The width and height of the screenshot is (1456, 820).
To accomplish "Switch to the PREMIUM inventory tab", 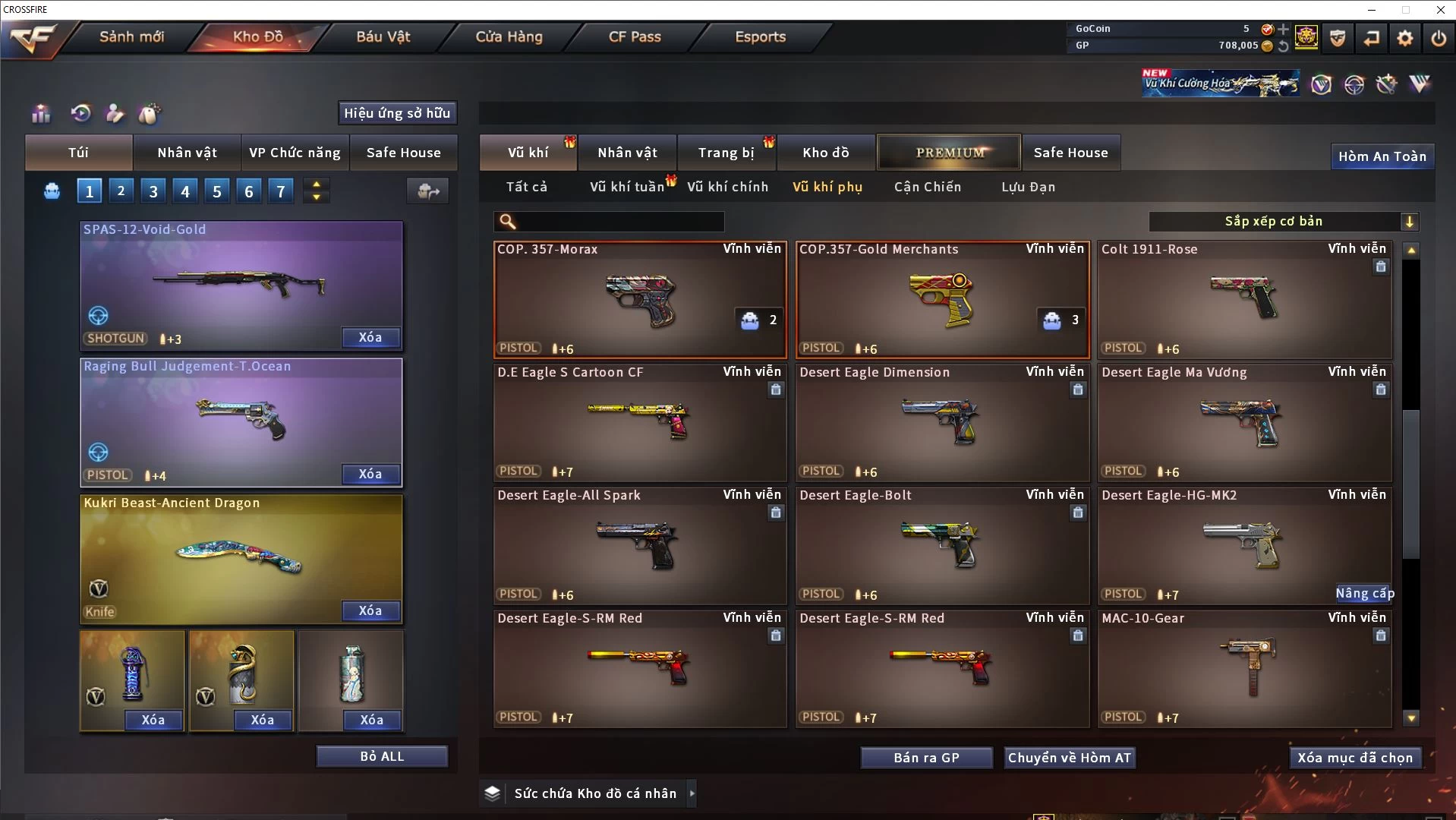I will point(949,153).
